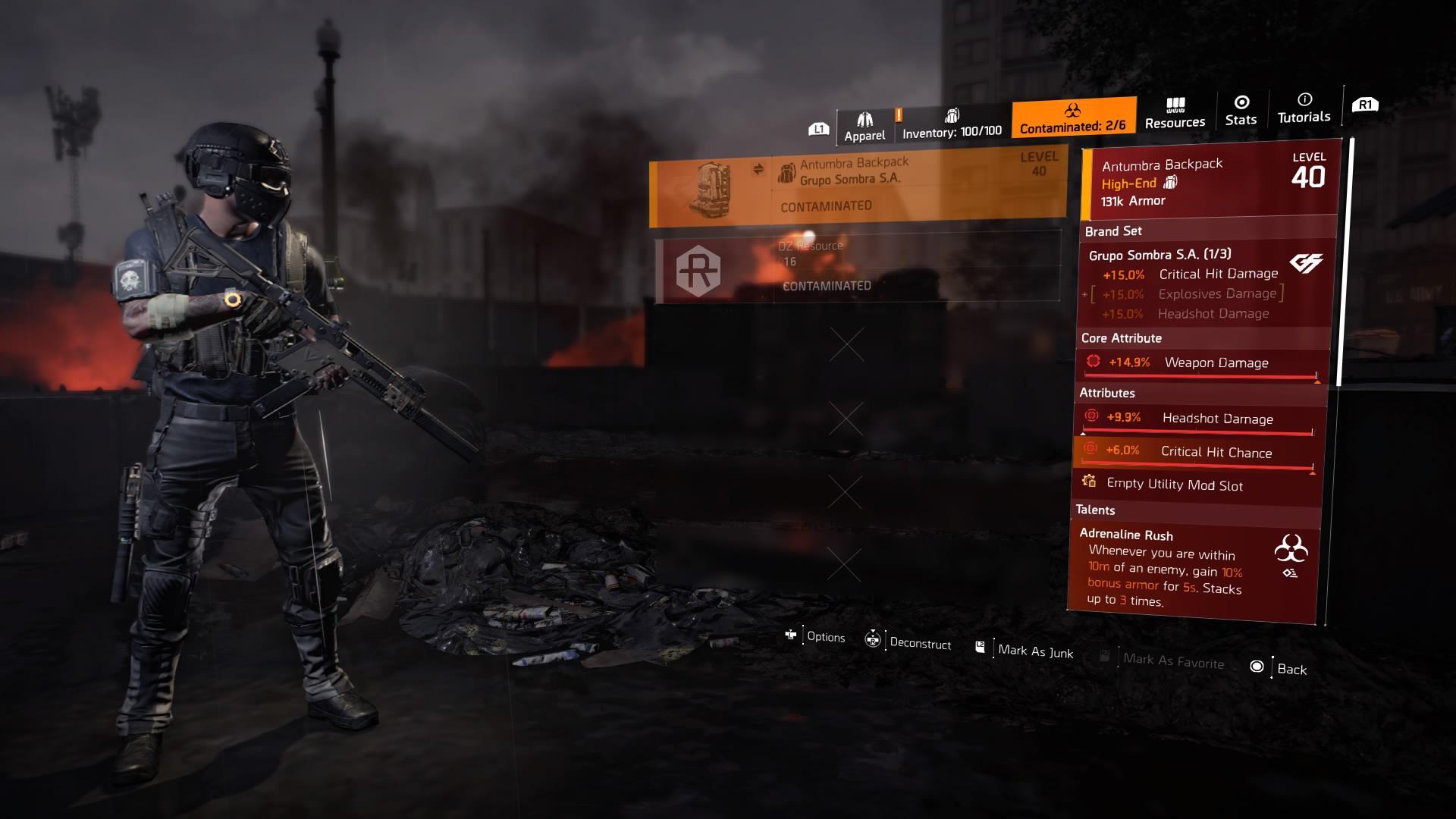Switch to the Apparel tab
The image size is (1456, 819).
coord(864,127)
